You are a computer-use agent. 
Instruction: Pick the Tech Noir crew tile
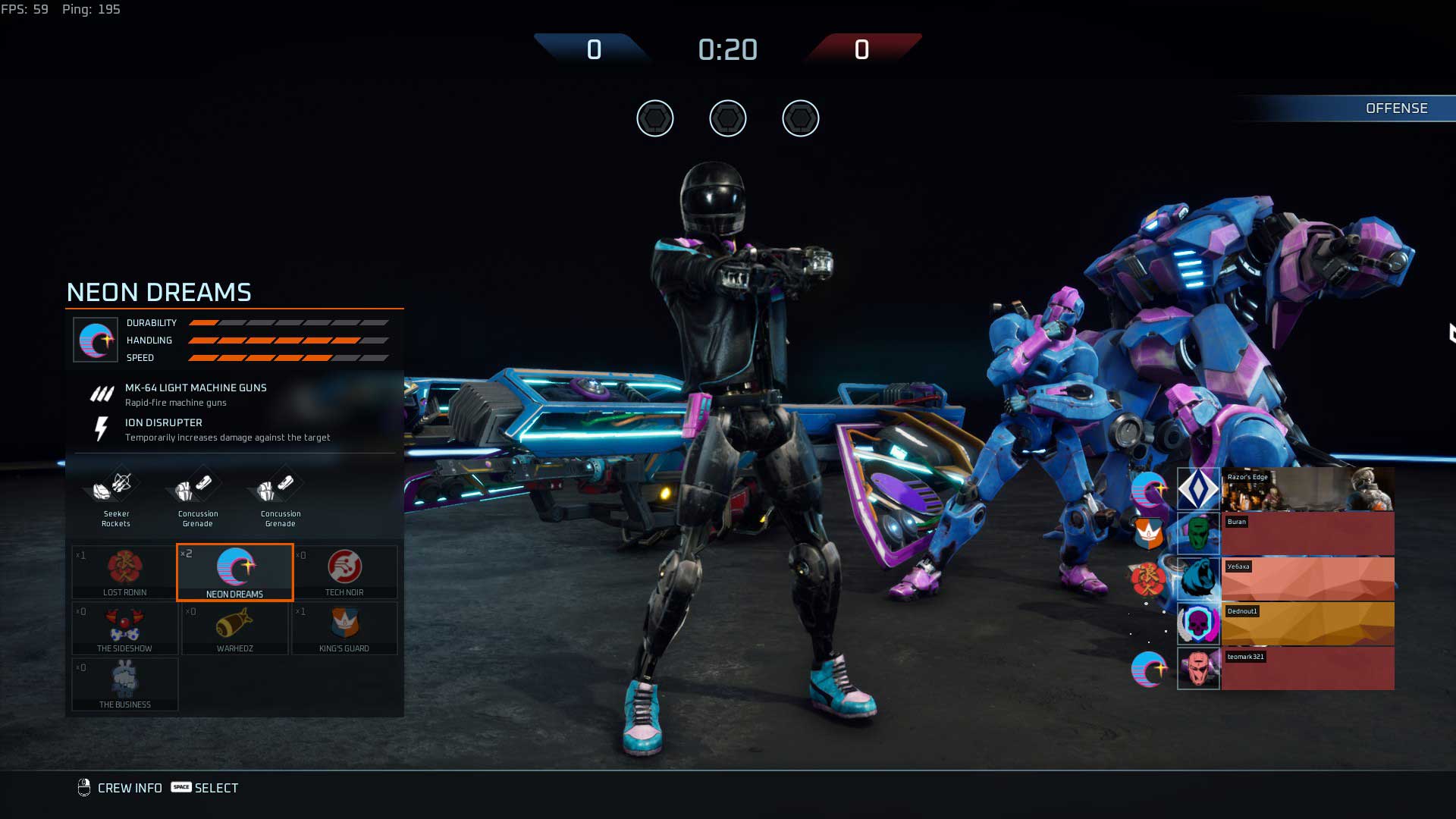pyautogui.click(x=345, y=572)
